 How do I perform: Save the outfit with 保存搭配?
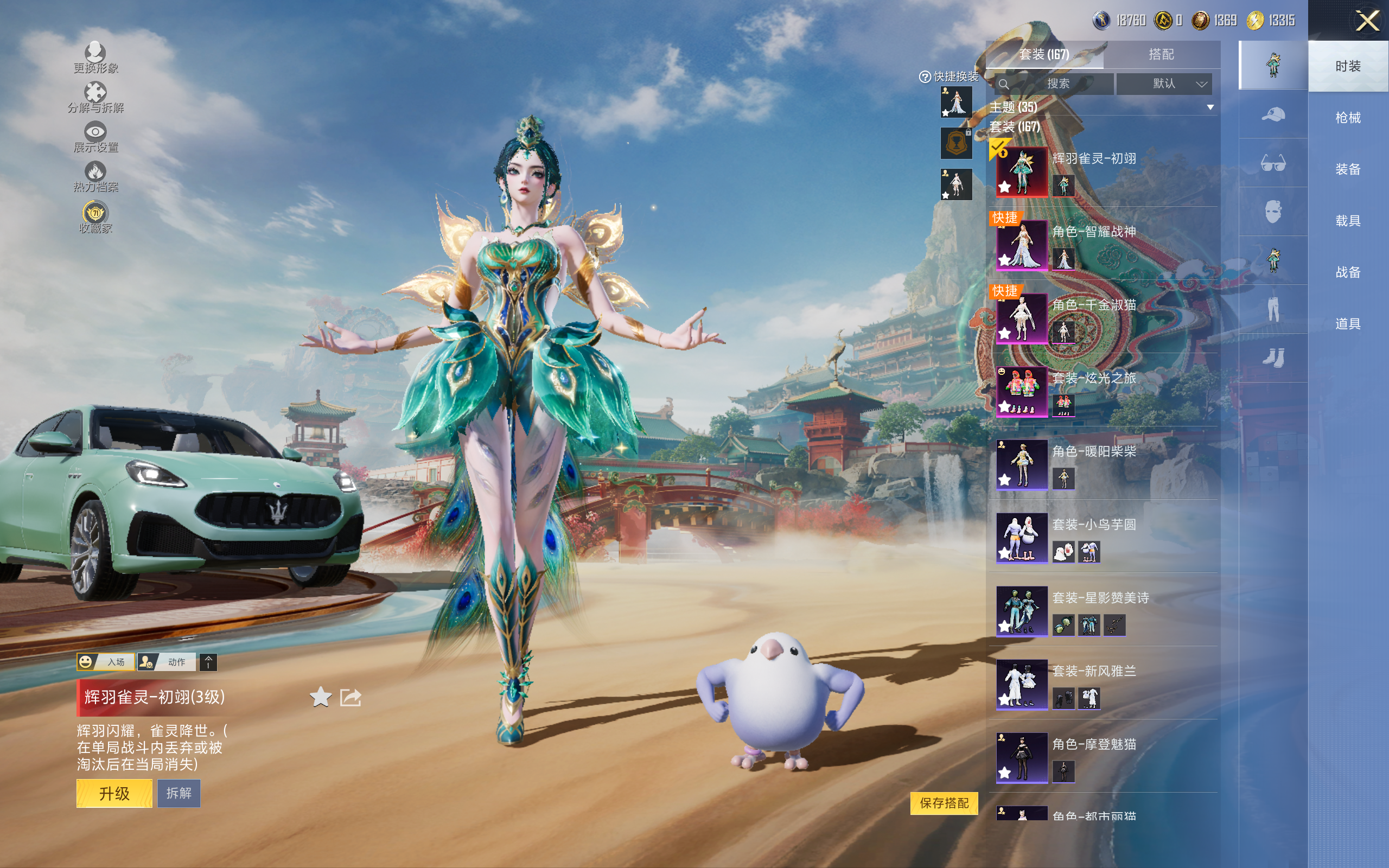(x=944, y=802)
